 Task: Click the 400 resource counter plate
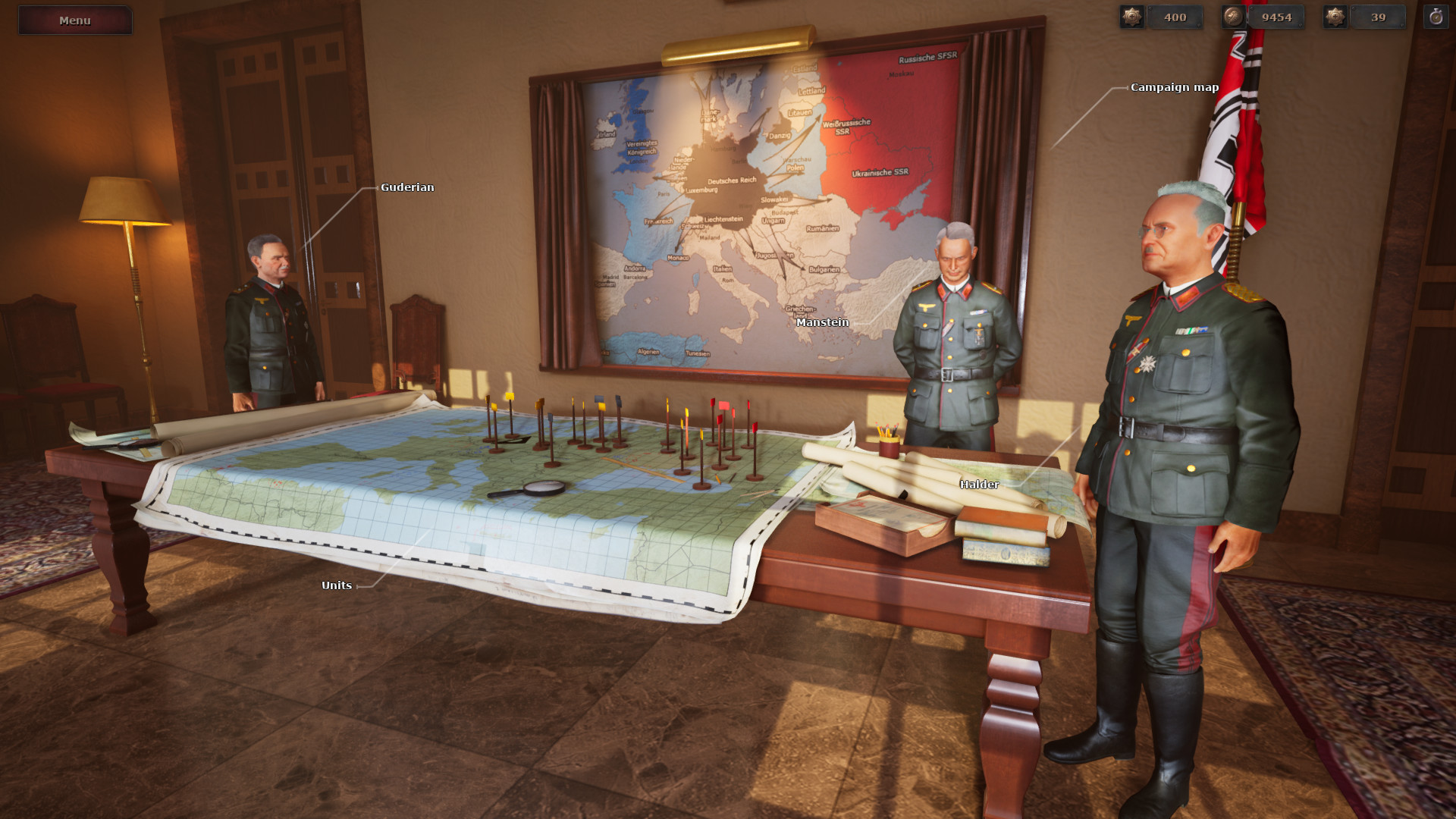point(1175,17)
